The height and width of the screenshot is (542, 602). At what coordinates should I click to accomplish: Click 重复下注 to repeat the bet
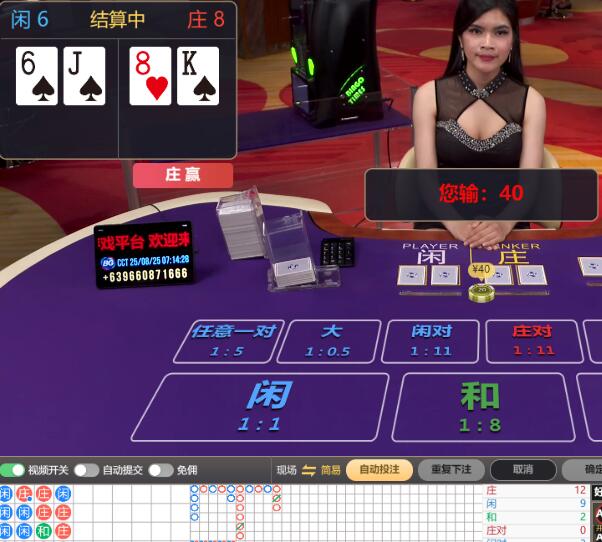point(451,470)
